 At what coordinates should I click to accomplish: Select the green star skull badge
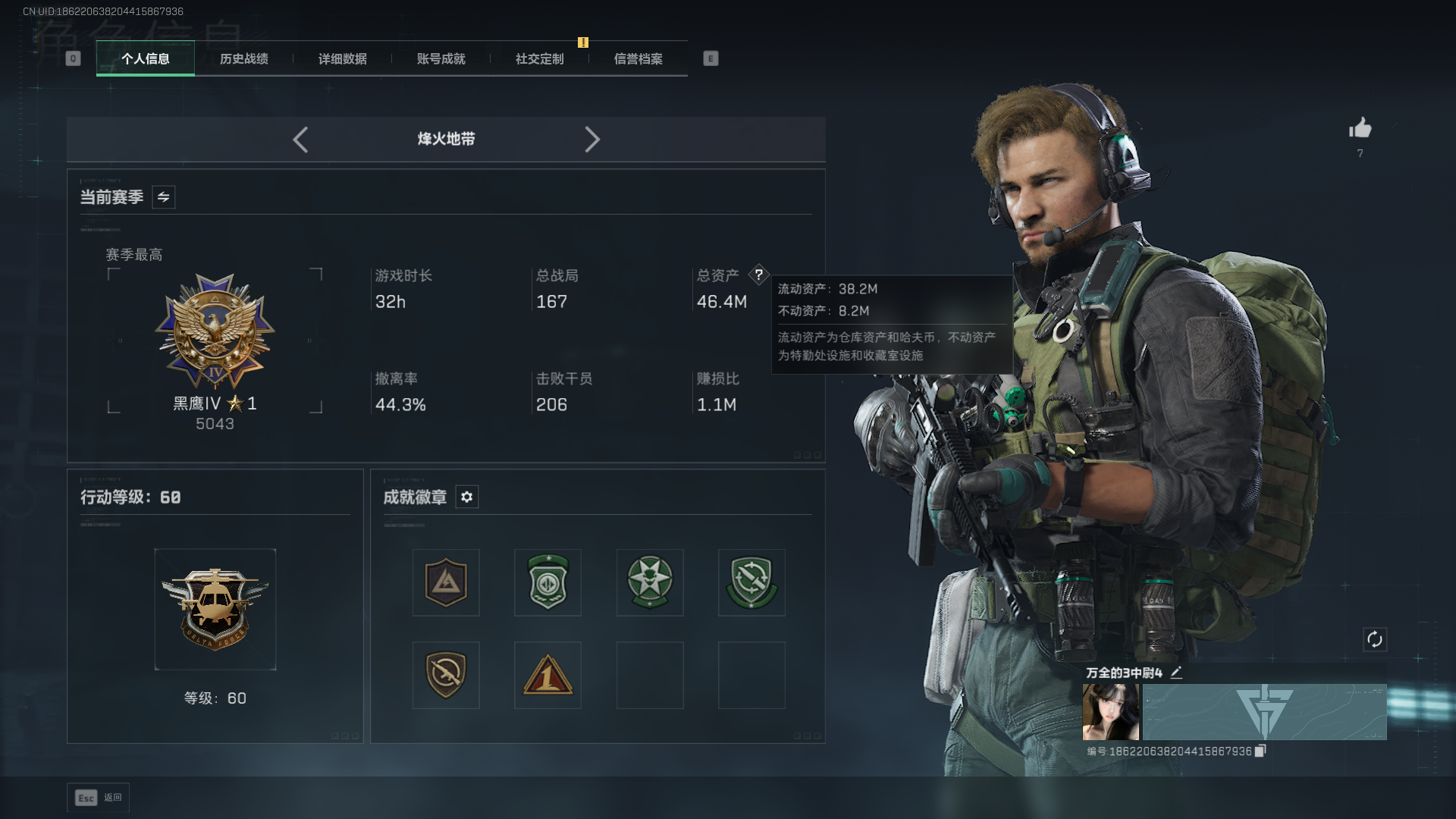click(x=650, y=582)
